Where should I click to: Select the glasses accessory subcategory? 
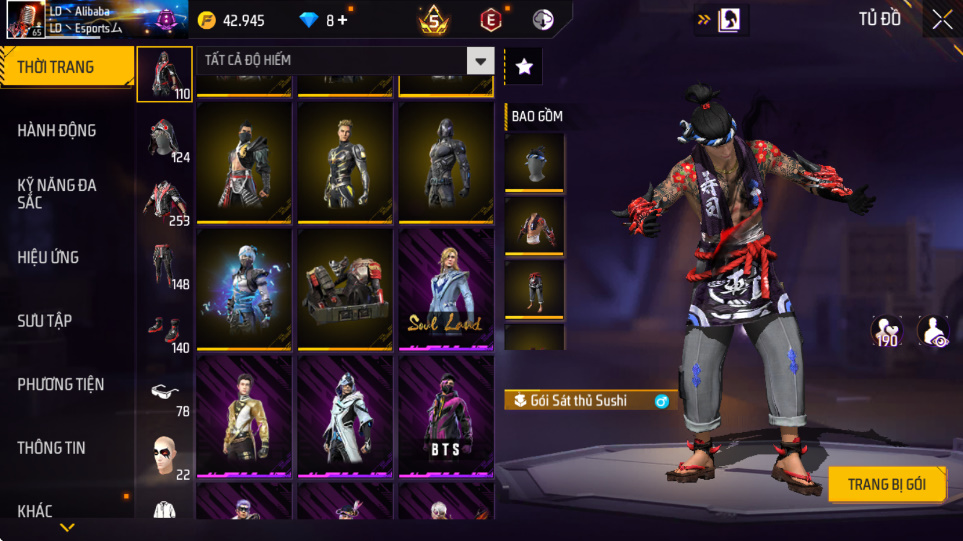(x=165, y=392)
